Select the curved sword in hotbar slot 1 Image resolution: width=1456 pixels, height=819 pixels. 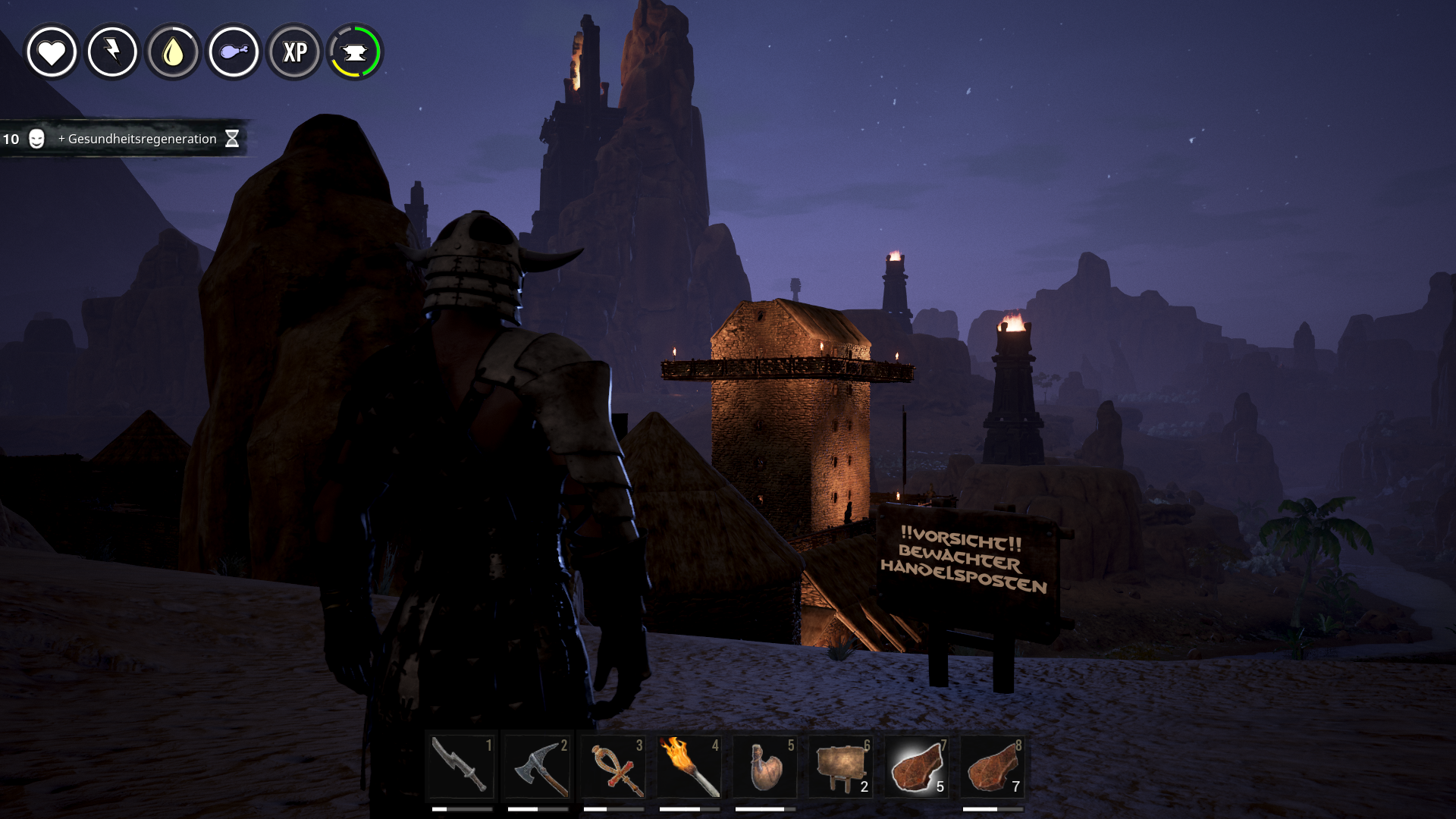(461, 767)
